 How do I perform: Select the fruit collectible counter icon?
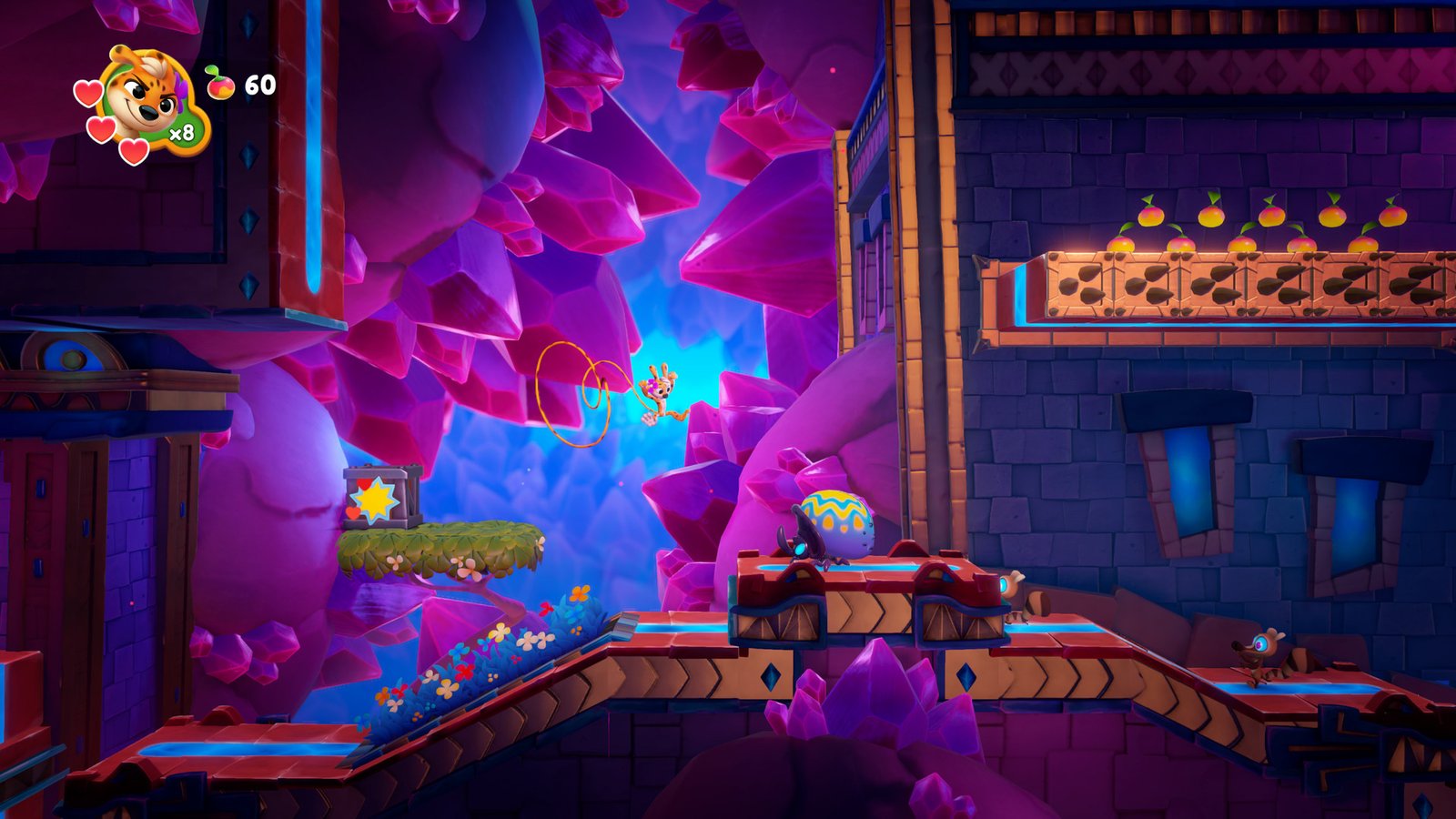(220, 84)
